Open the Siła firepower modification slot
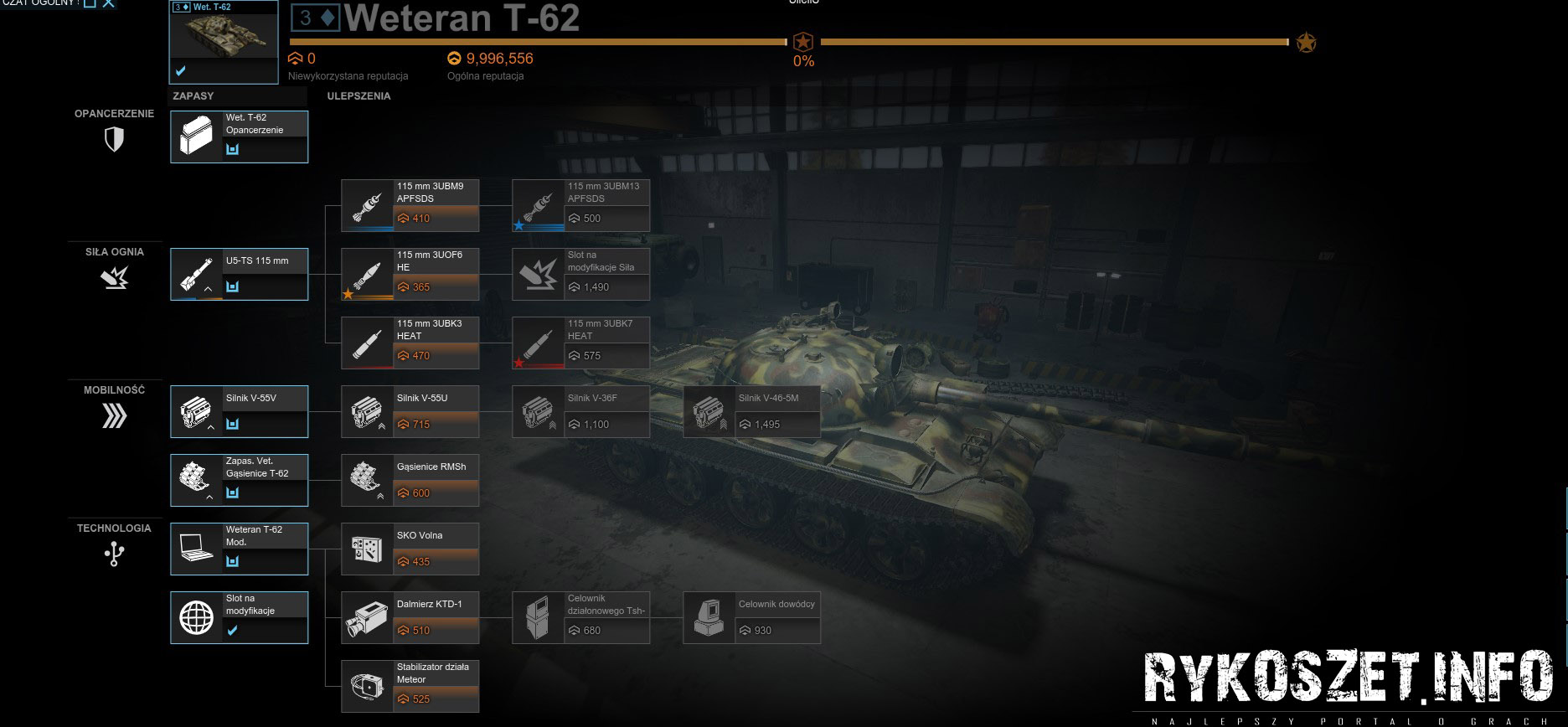 (581, 274)
